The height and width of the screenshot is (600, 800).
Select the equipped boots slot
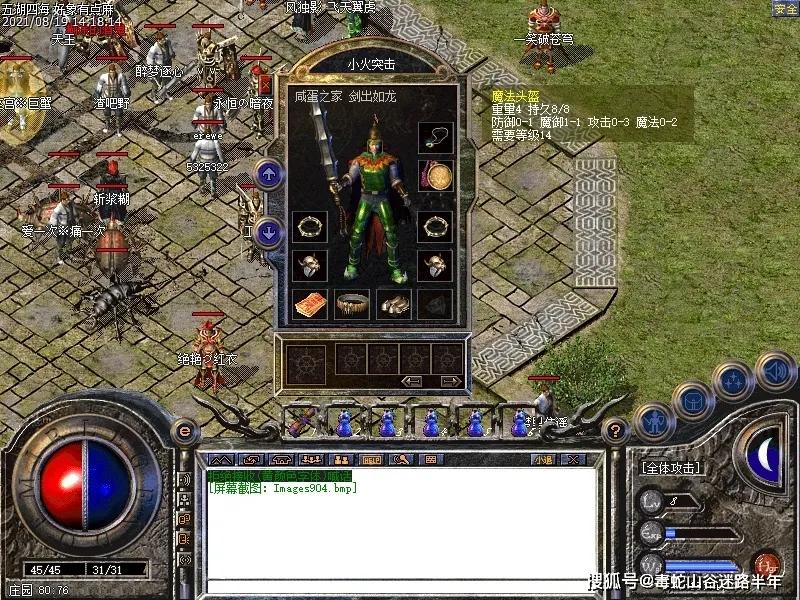click(x=393, y=303)
